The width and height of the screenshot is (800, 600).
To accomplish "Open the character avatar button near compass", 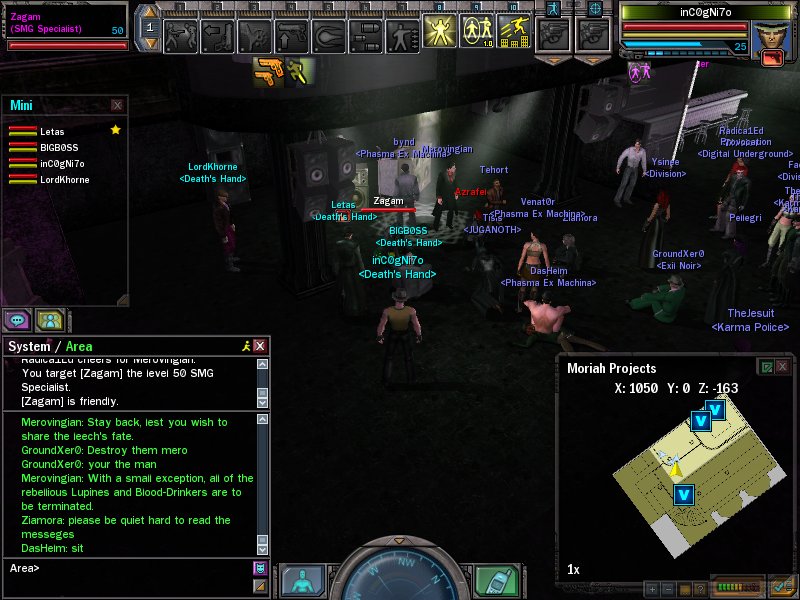I will click(x=301, y=581).
